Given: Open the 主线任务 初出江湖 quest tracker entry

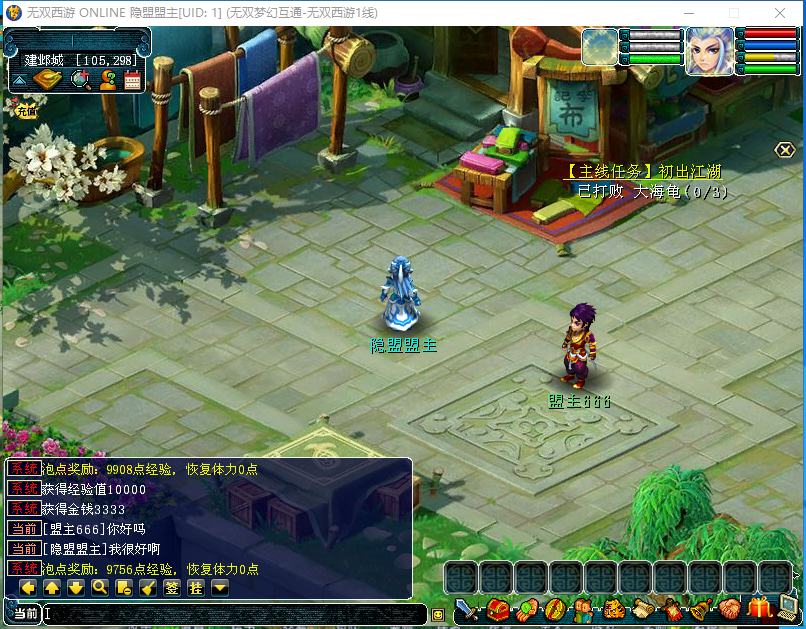Looking at the screenshot, I should (643, 172).
